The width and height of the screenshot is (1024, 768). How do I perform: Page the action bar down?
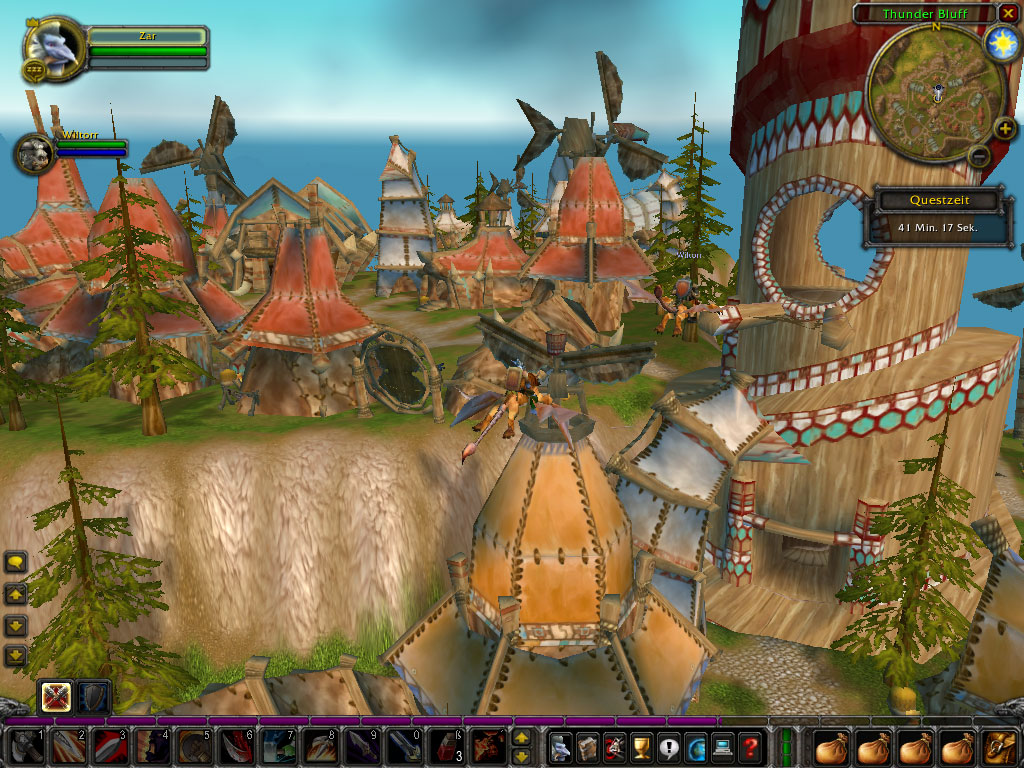pyautogui.click(x=521, y=756)
